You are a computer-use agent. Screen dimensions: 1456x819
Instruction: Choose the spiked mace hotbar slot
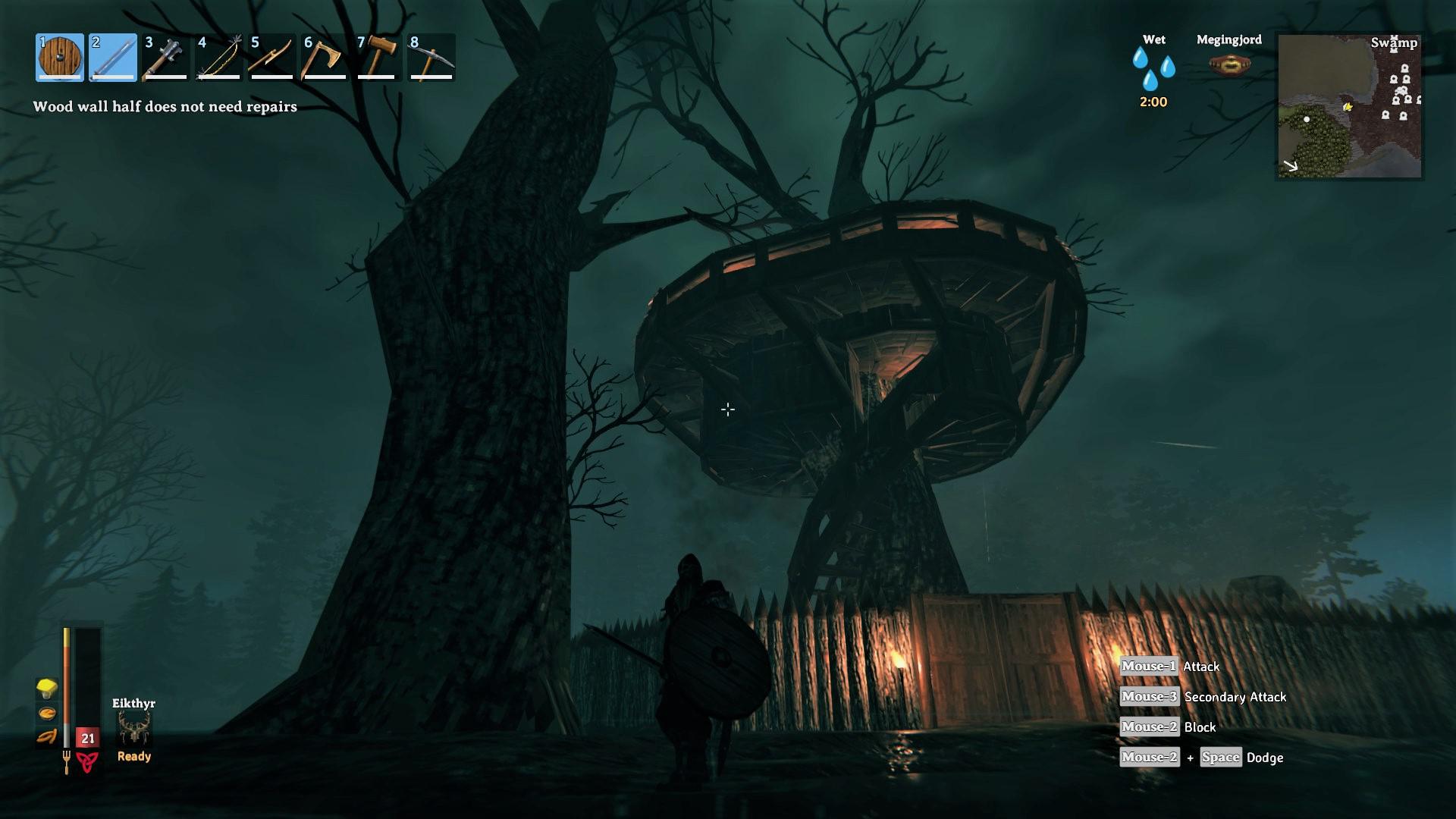pyautogui.click(x=166, y=58)
